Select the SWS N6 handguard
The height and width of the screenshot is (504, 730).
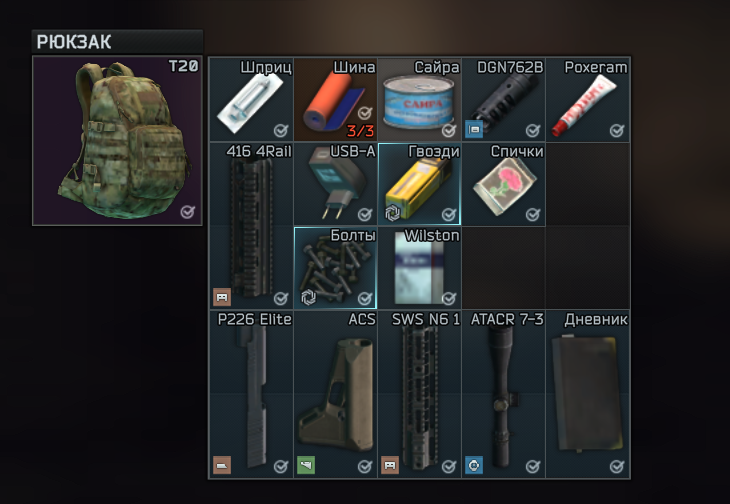[419, 393]
